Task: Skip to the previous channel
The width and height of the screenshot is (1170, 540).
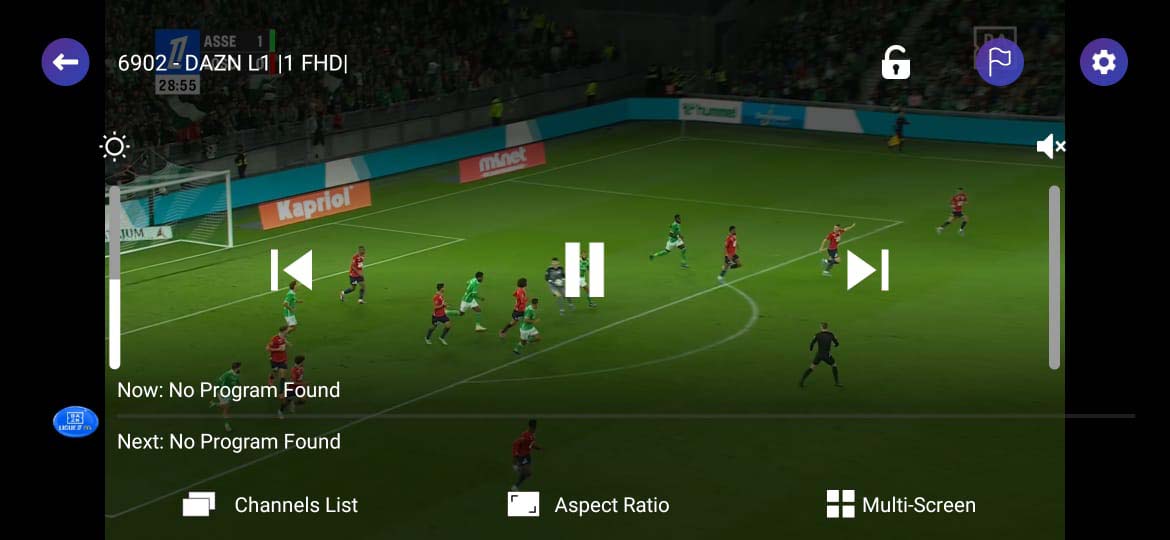Action: click(x=291, y=270)
